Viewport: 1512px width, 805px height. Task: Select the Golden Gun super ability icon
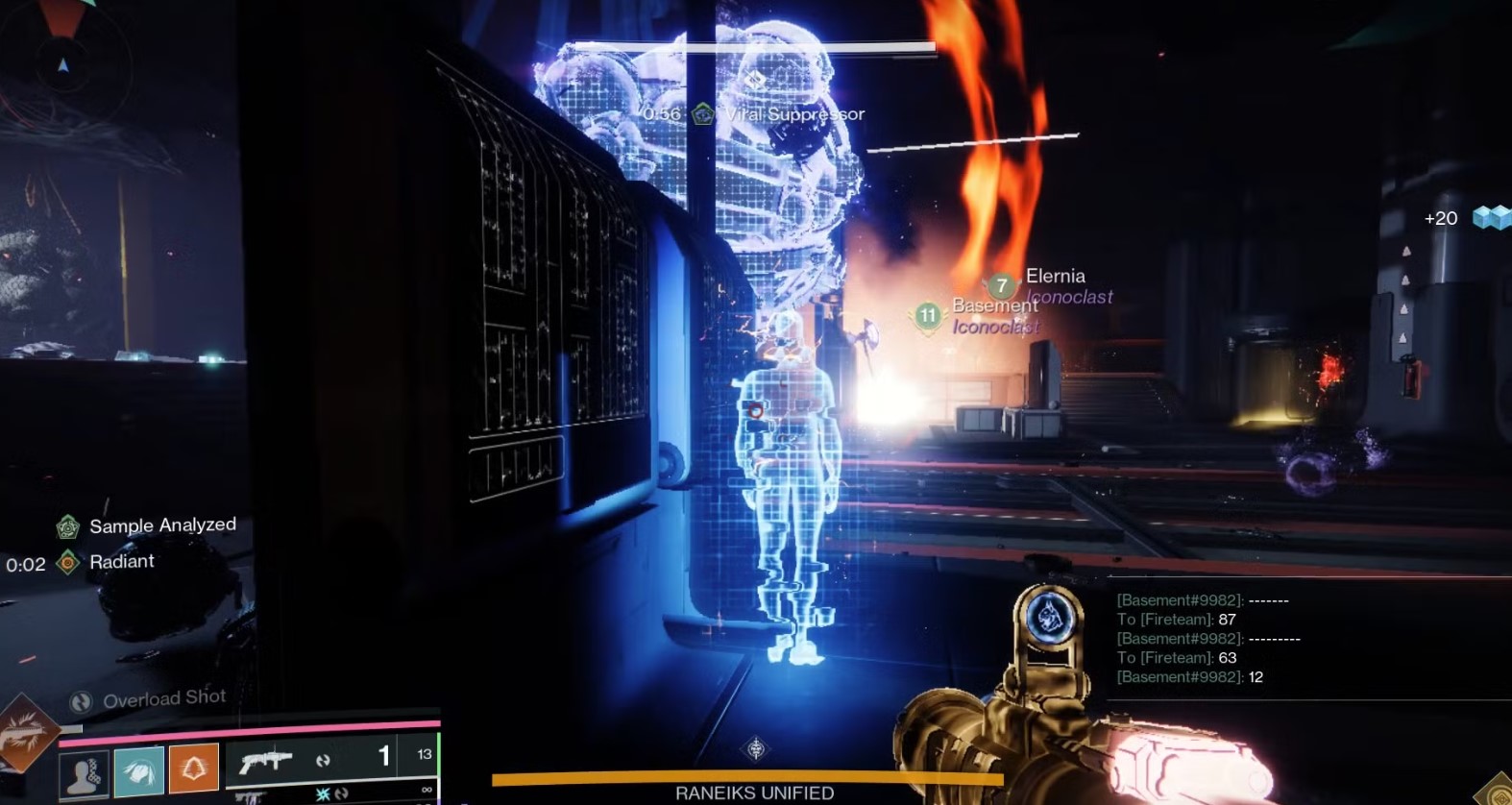pyautogui.click(x=25, y=734)
